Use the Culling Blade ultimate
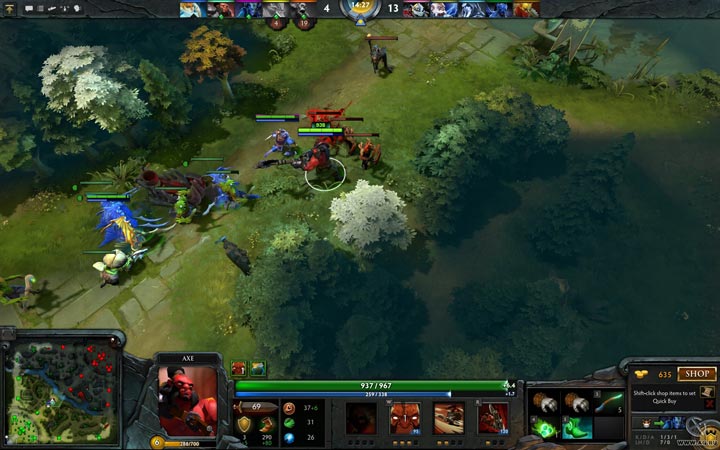Screen dimensions: 720x450 493,418
